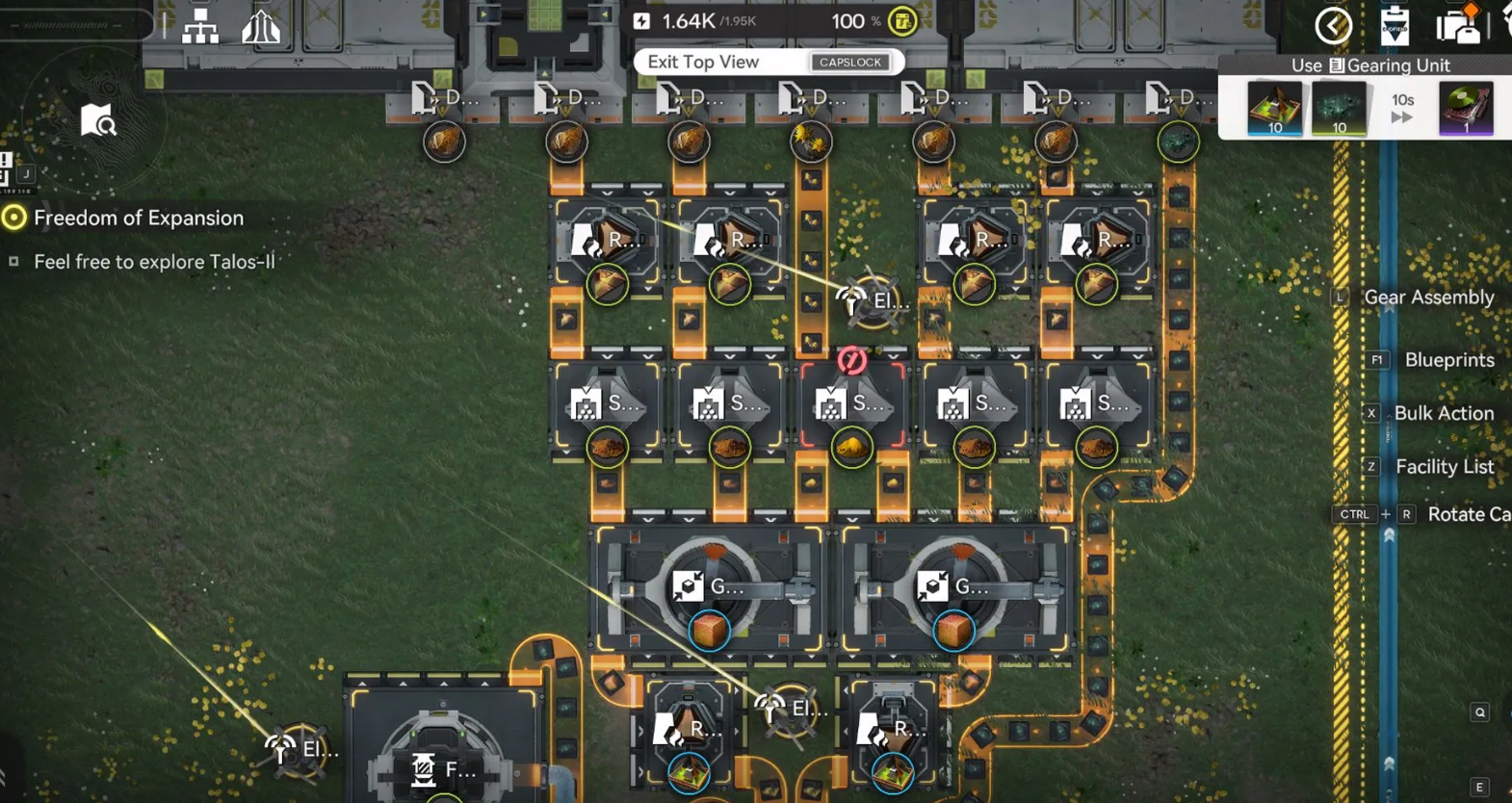Click the circled back arrow icon
The height and width of the screenshot is (803, 1512).
tap(1333, 26)
